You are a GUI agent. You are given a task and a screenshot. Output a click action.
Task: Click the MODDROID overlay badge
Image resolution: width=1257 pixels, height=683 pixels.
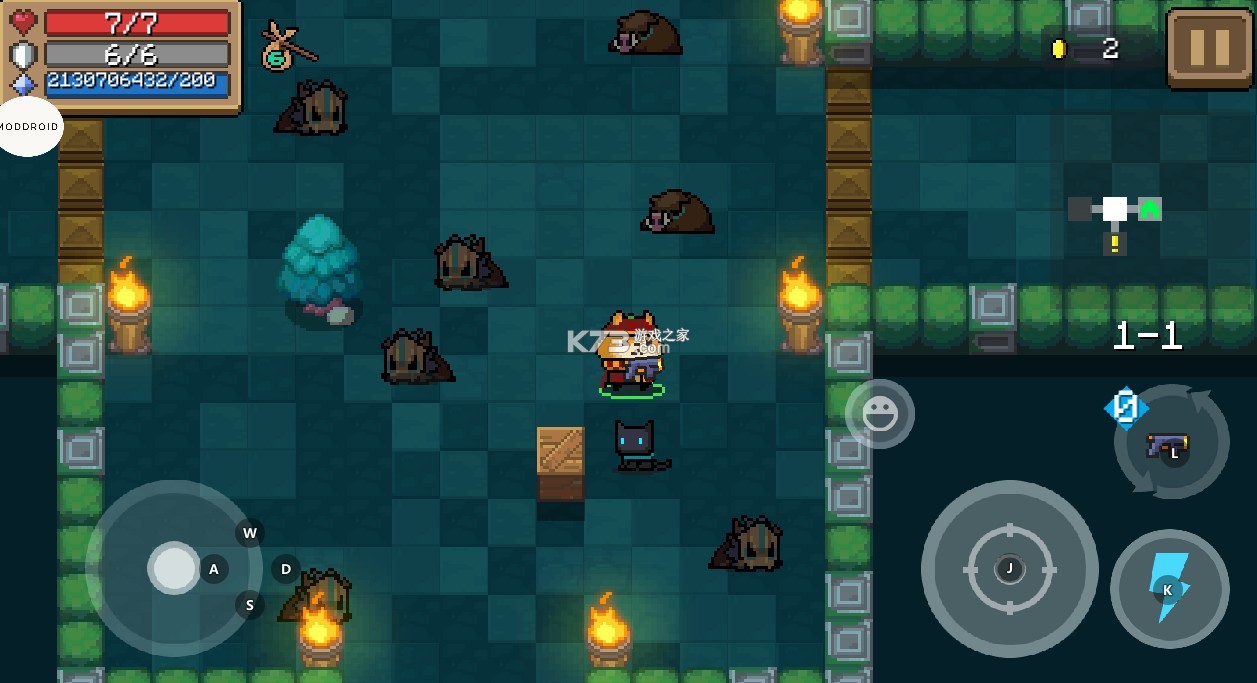pyautogui.click(x=29, y=127)
